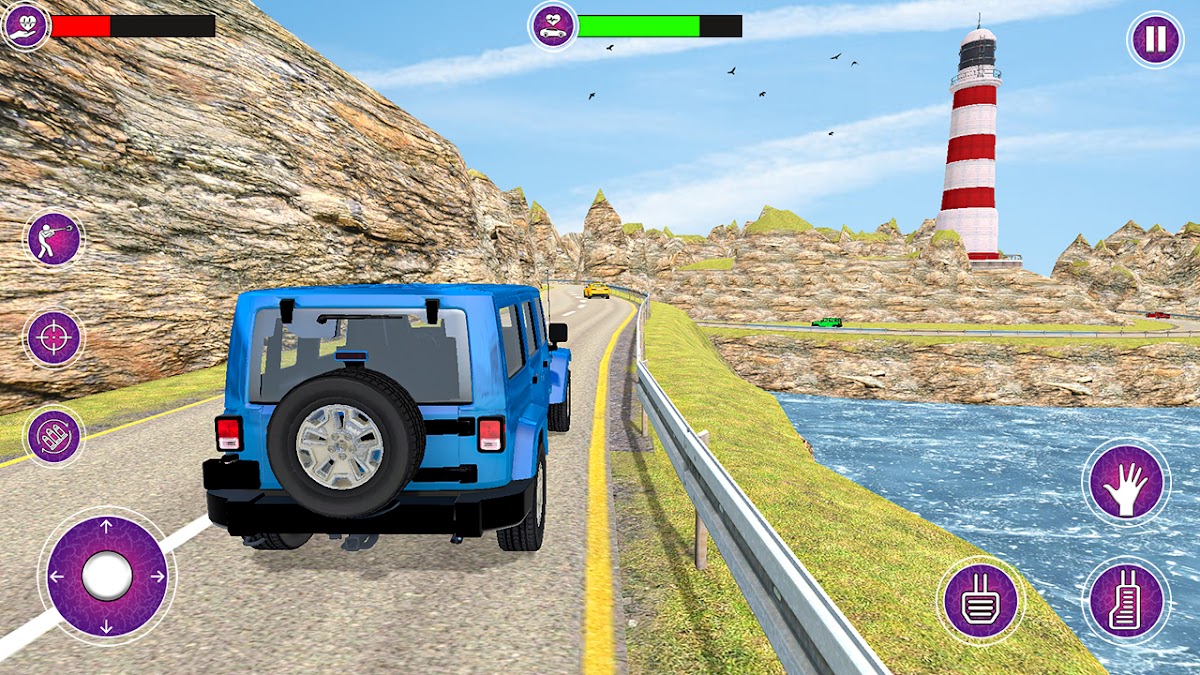The width and height of the screenshot is (1200, 675).
Task: Click the white center of the joystick
Action: point(107,576)
